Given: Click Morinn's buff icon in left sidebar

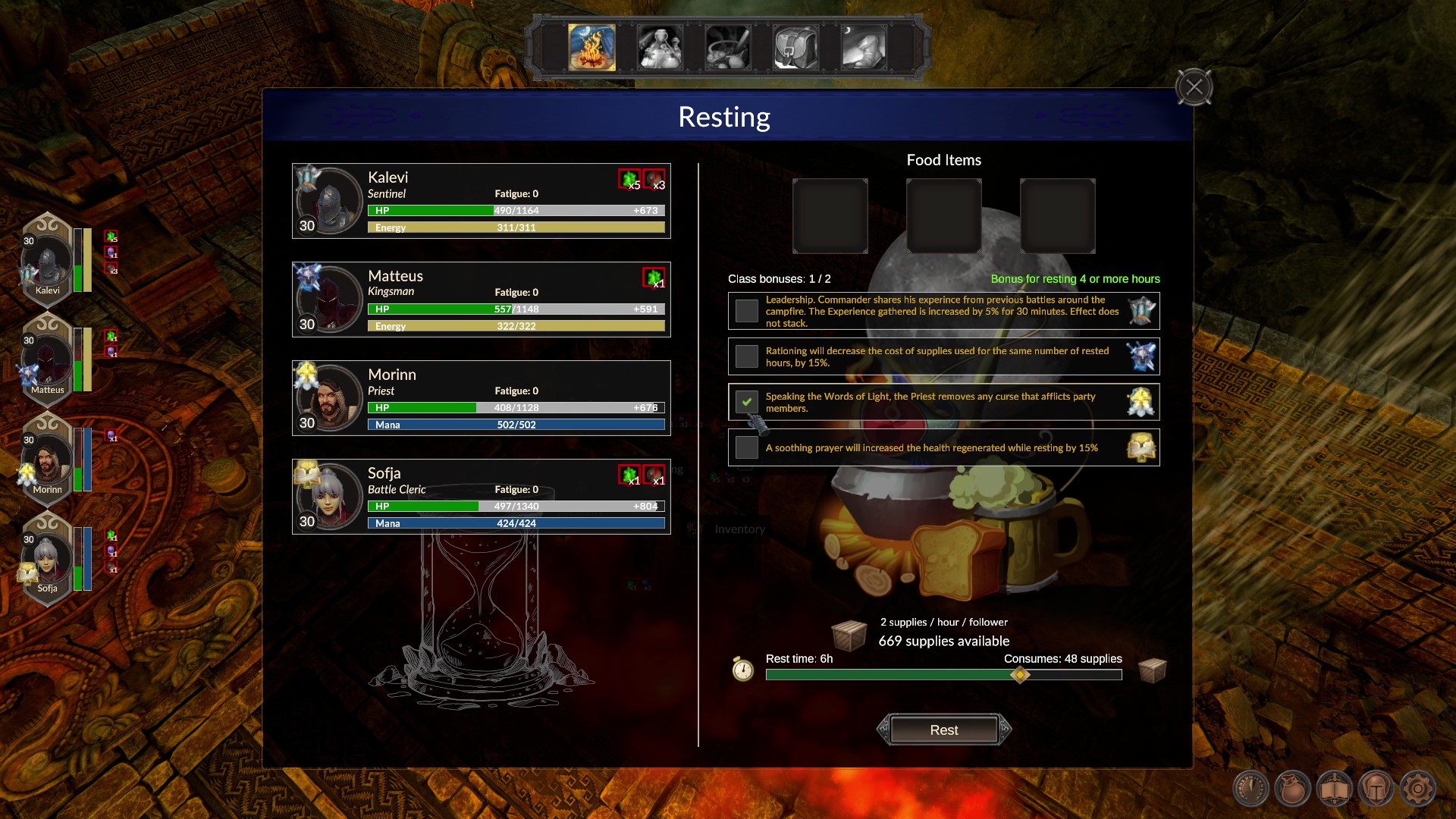Looking at the screenshot, I should pos(110,437).
